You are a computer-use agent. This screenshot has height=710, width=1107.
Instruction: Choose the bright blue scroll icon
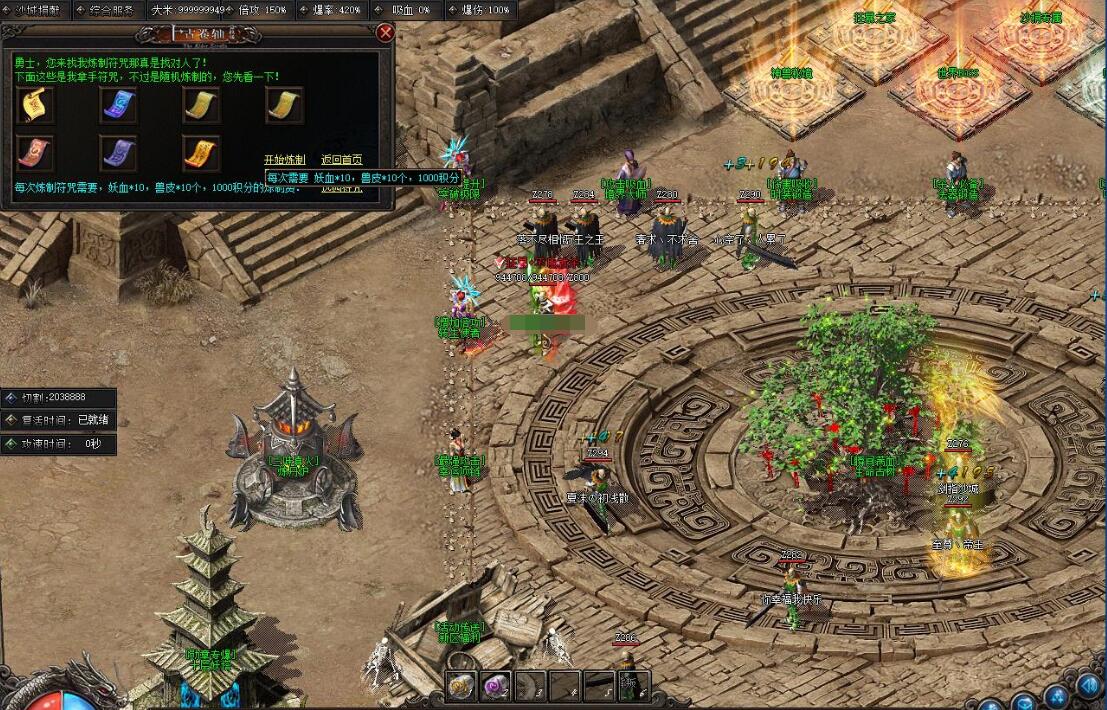(118, 104)
